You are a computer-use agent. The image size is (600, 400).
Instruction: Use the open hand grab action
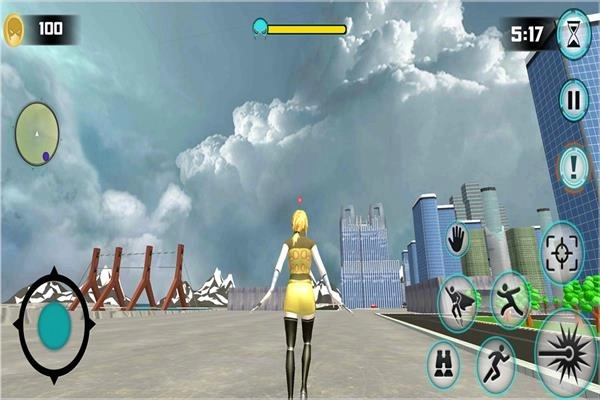pos(458,240)
